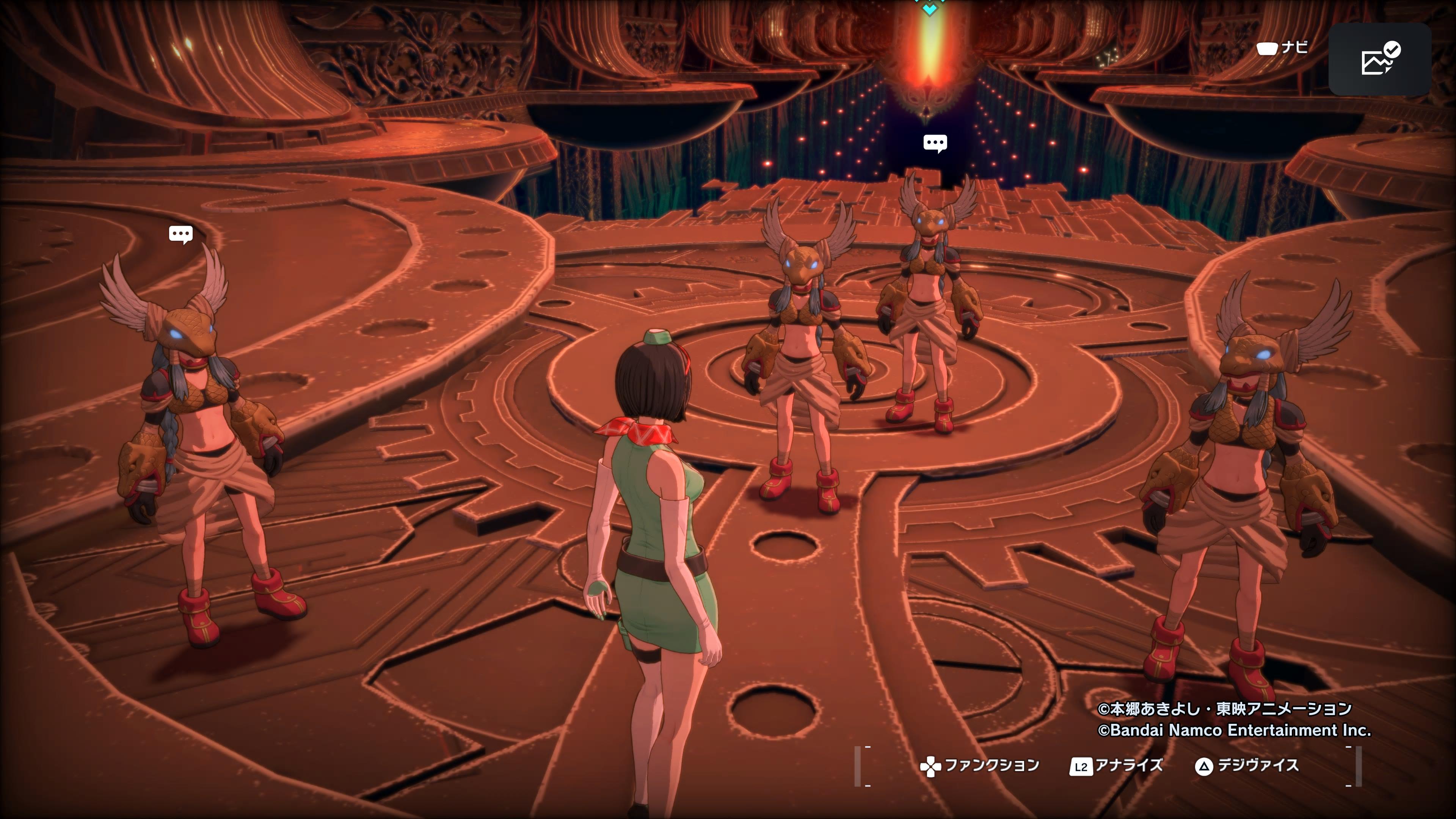This screenshot has width=1456, height=819.
Task: Select the cyan diamond objective marker
Action: pyautogui.click(x=929, y=8)
